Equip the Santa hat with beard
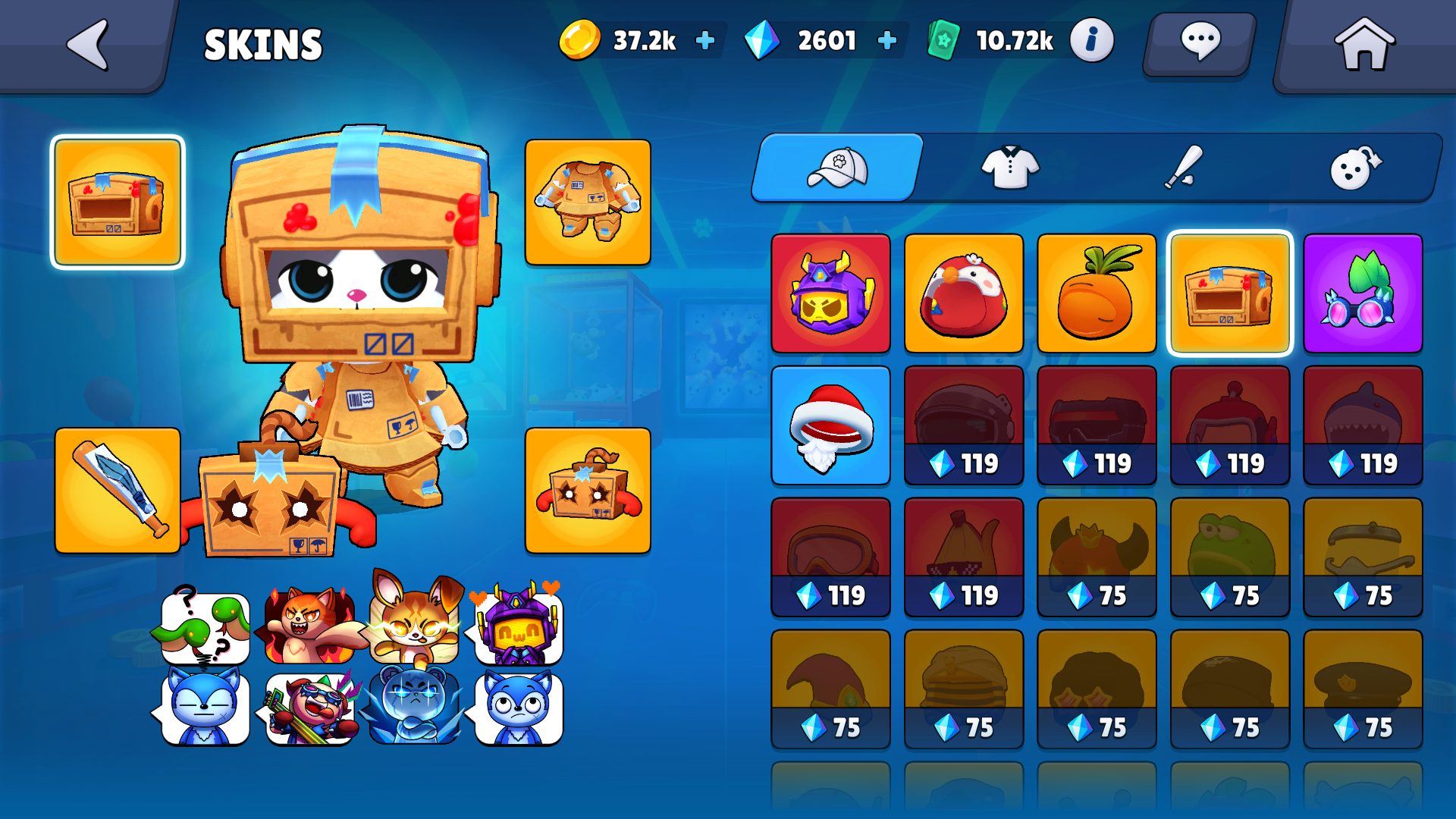Image resolution: width=1456 pixels, height=819 pixels. (x=830, y=425)
